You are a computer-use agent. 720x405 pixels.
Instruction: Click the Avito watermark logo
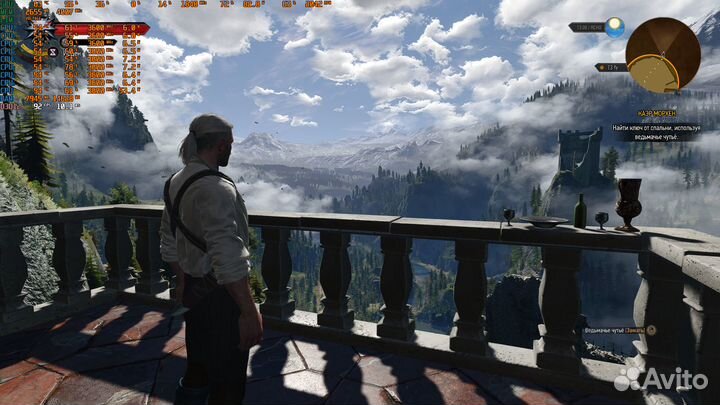click(x=662, y=378)
